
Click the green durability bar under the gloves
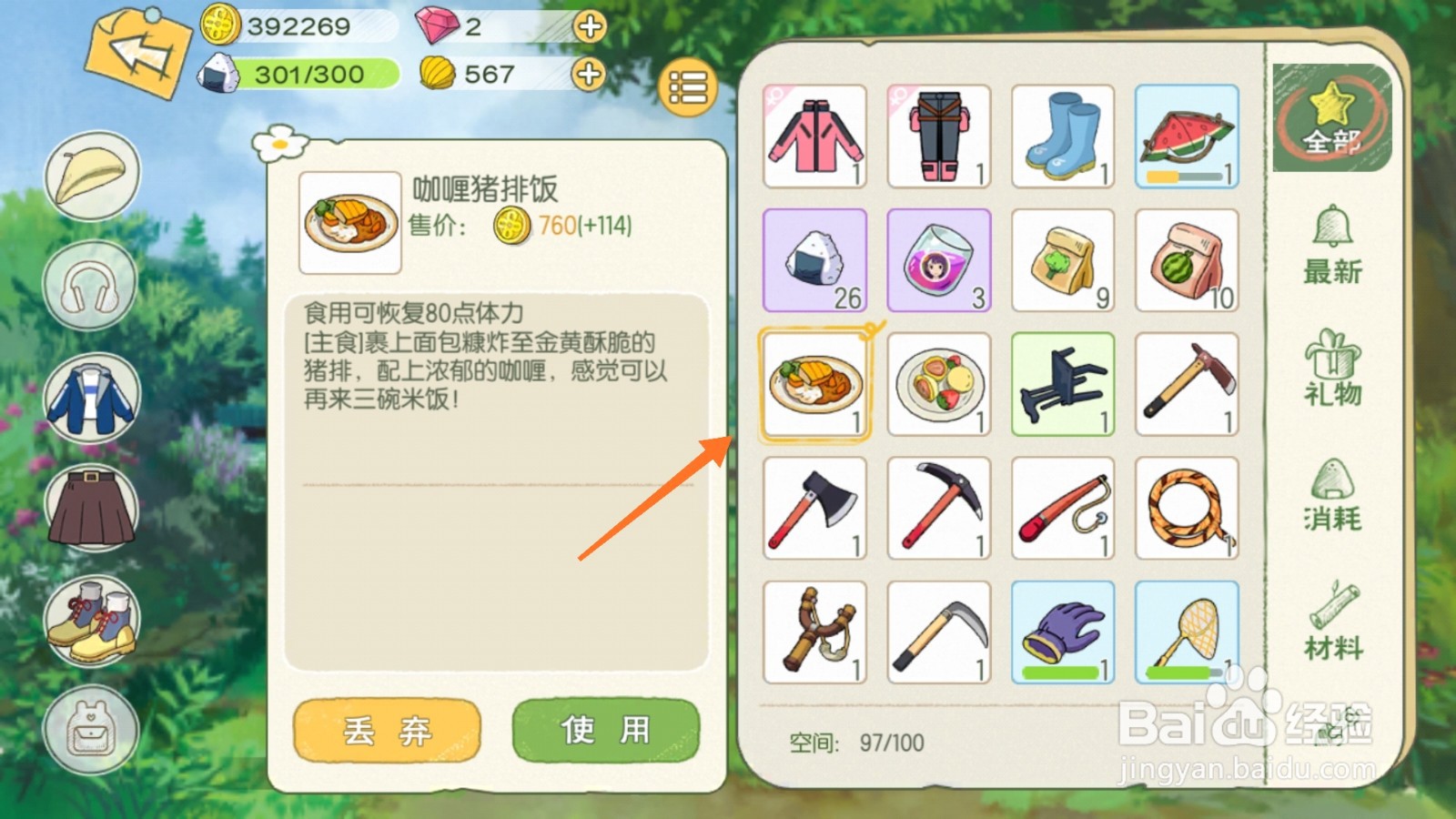coord(1062,672)
